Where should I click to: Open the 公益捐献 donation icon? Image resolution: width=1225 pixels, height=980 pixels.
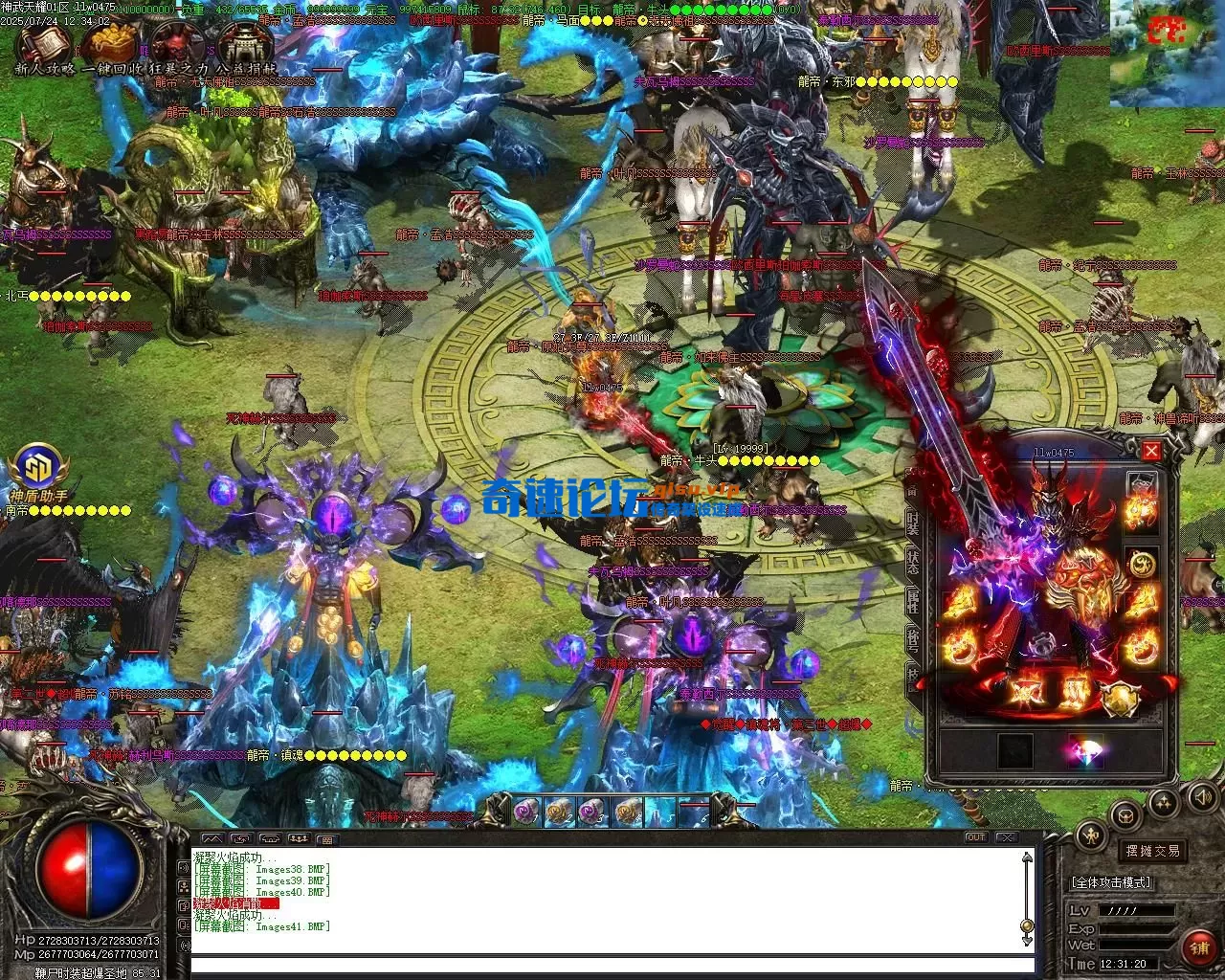coord(241,43)
